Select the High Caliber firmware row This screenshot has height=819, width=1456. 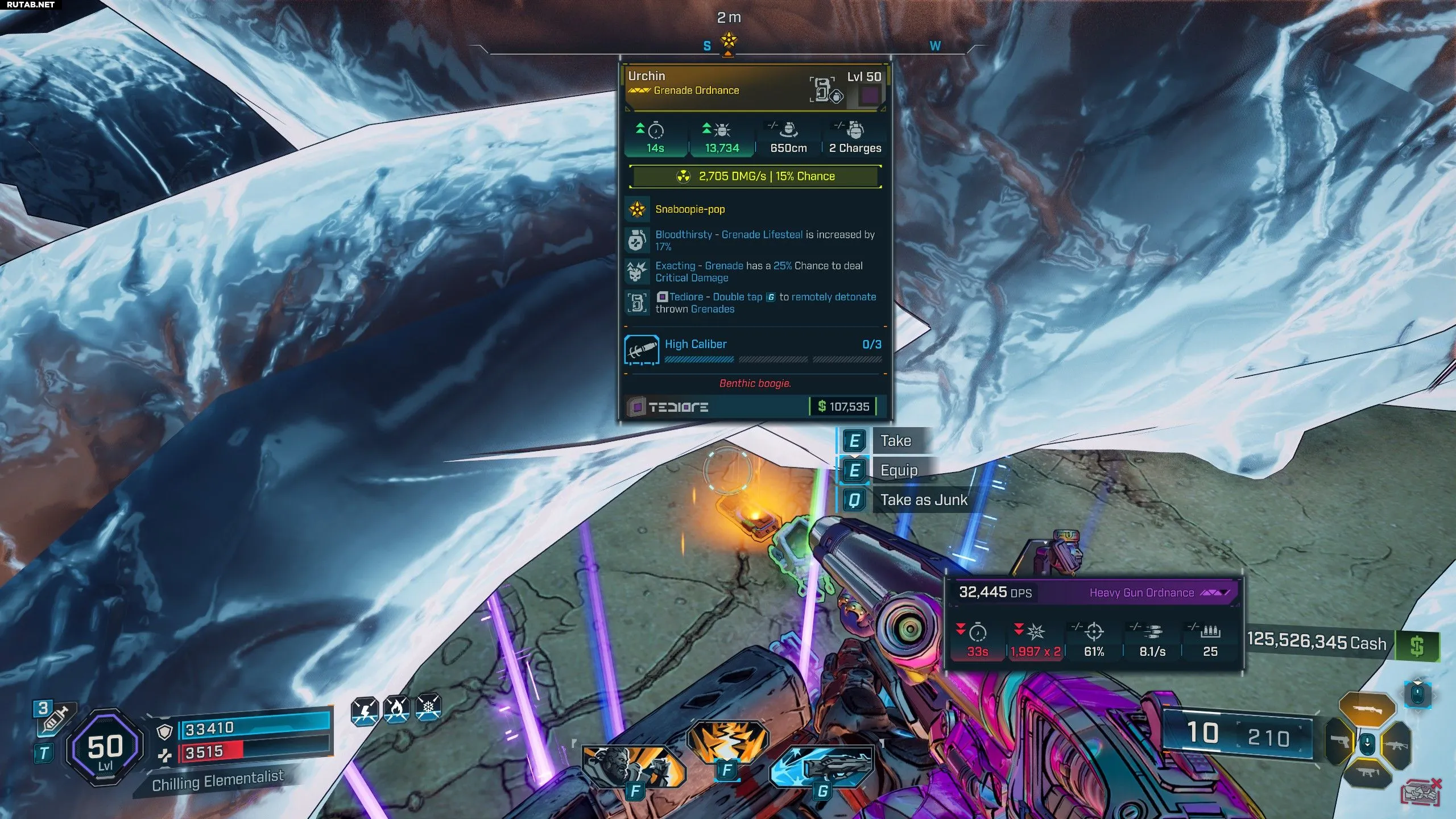(x=754, y=349)
